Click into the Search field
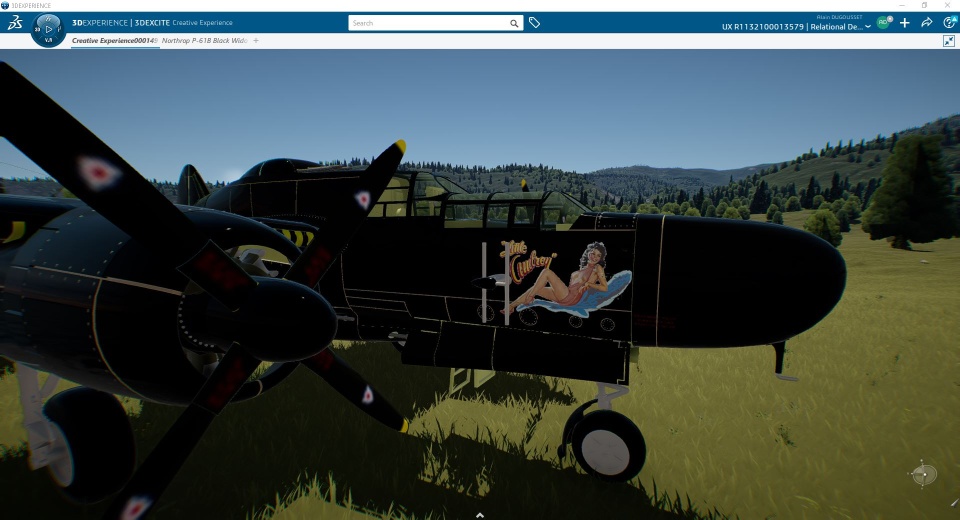The height and width of the screenshot is (520, 960). 428,23
